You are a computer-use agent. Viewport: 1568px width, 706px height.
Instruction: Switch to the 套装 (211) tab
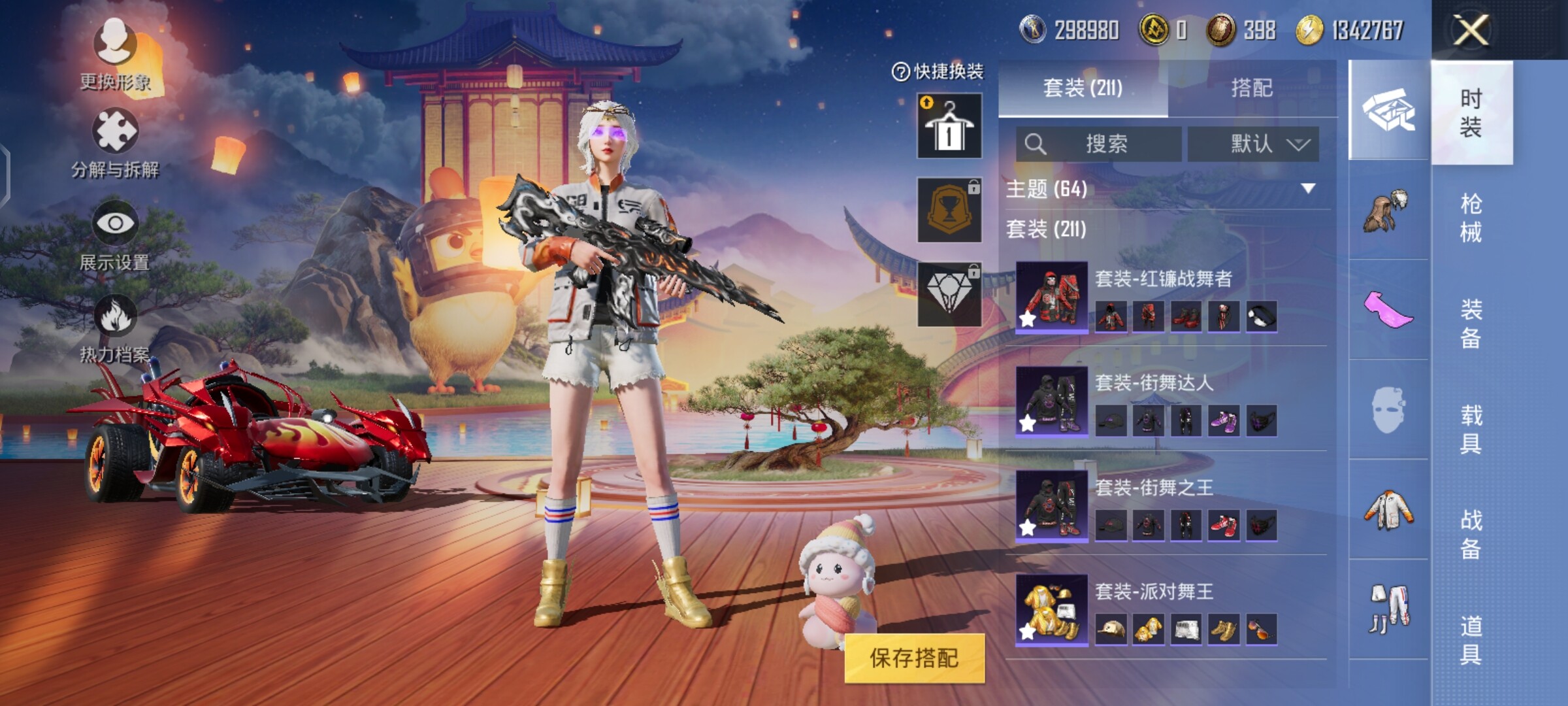point(1083,88)
